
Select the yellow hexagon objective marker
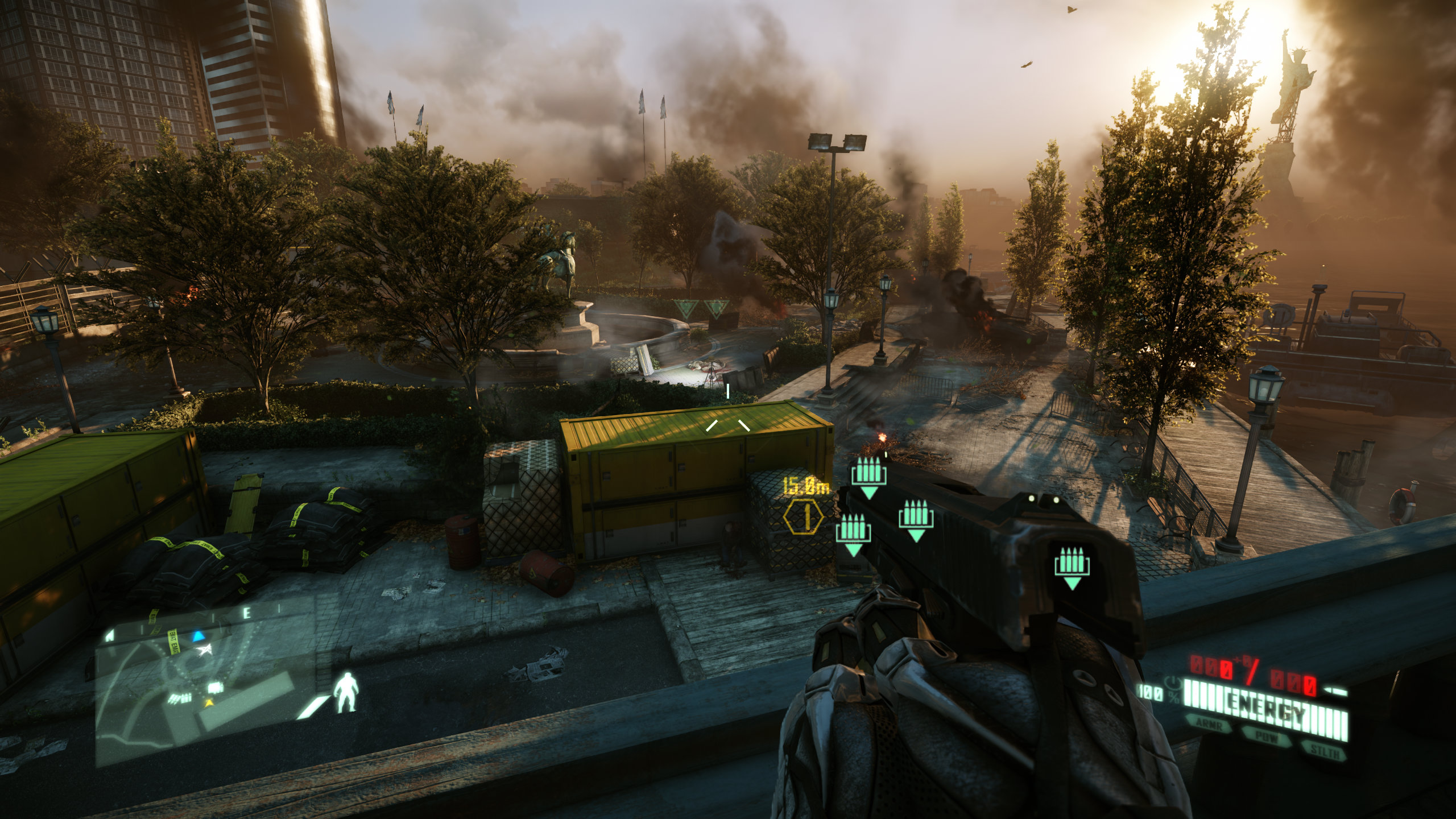pyautogui.click(x=803, y=518)
